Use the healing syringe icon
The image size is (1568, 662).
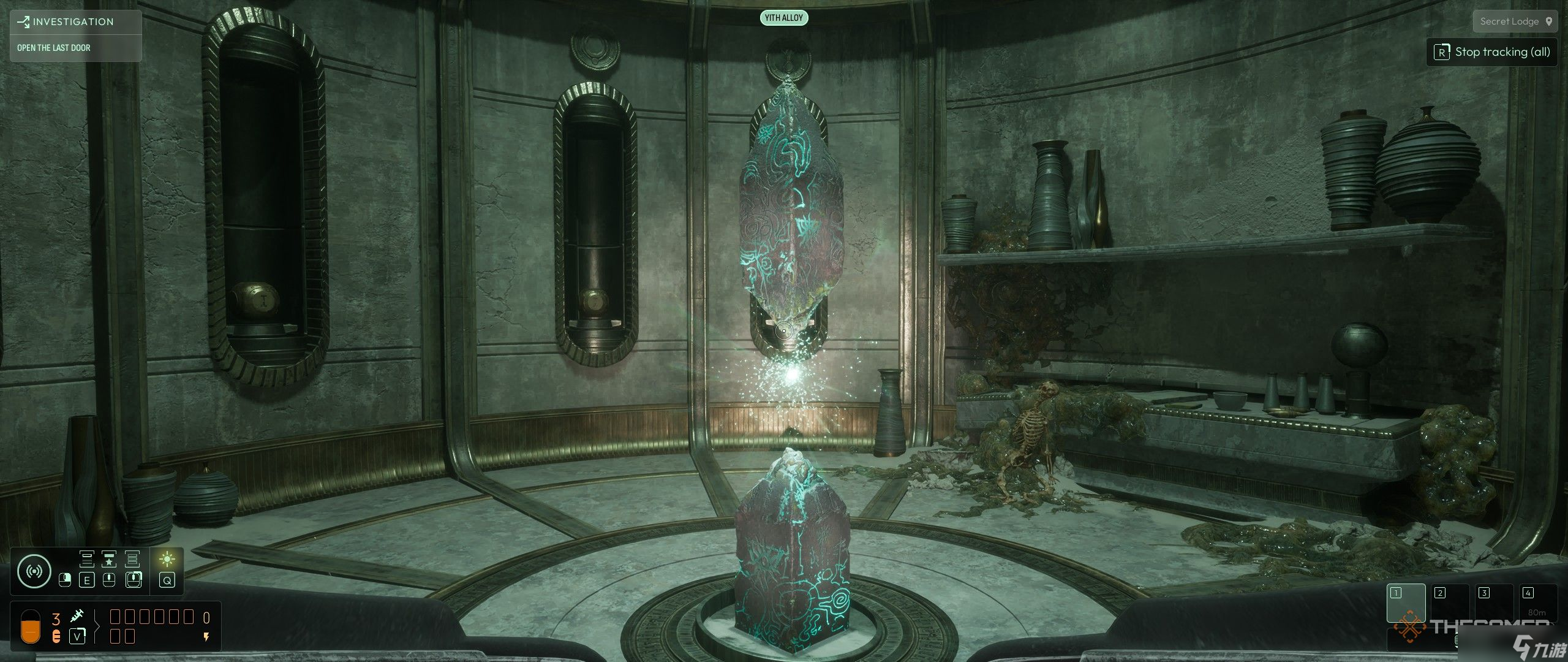(77, 616)
